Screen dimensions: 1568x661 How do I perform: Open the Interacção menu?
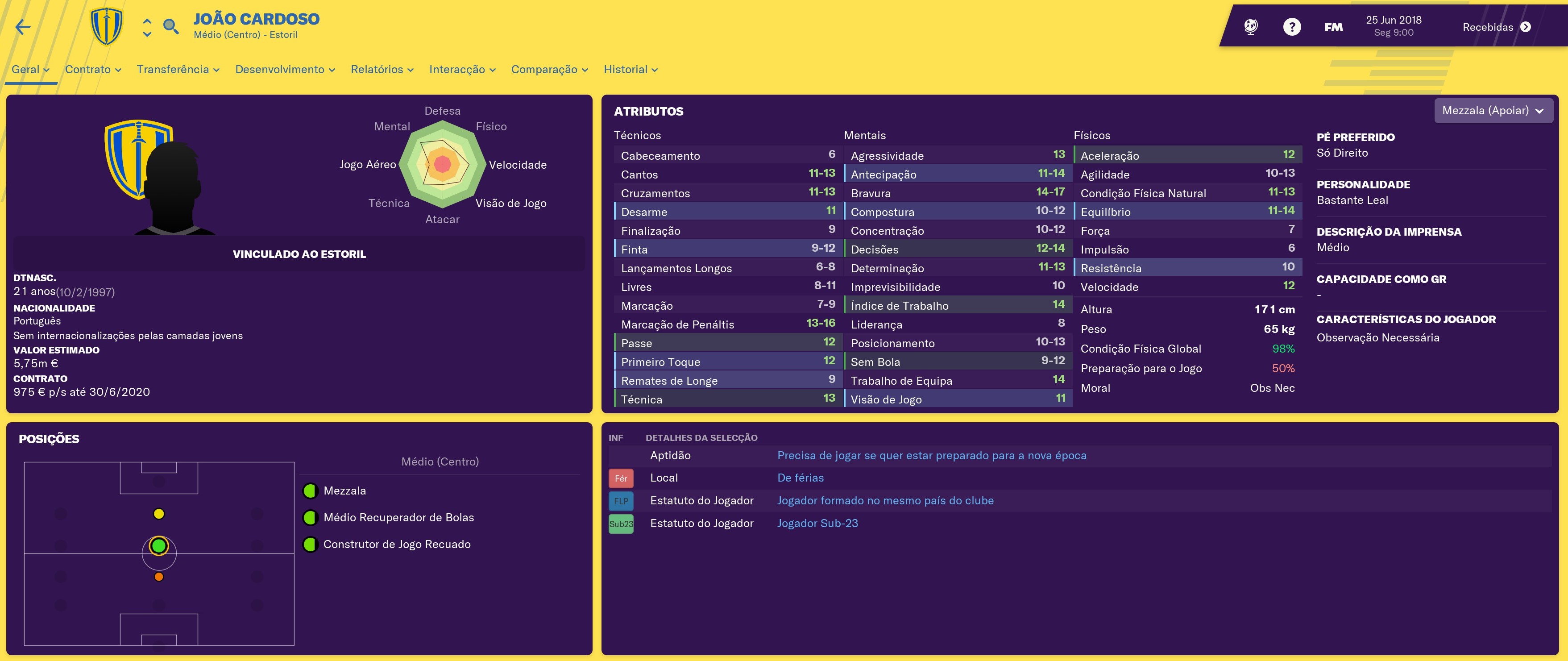462,69
